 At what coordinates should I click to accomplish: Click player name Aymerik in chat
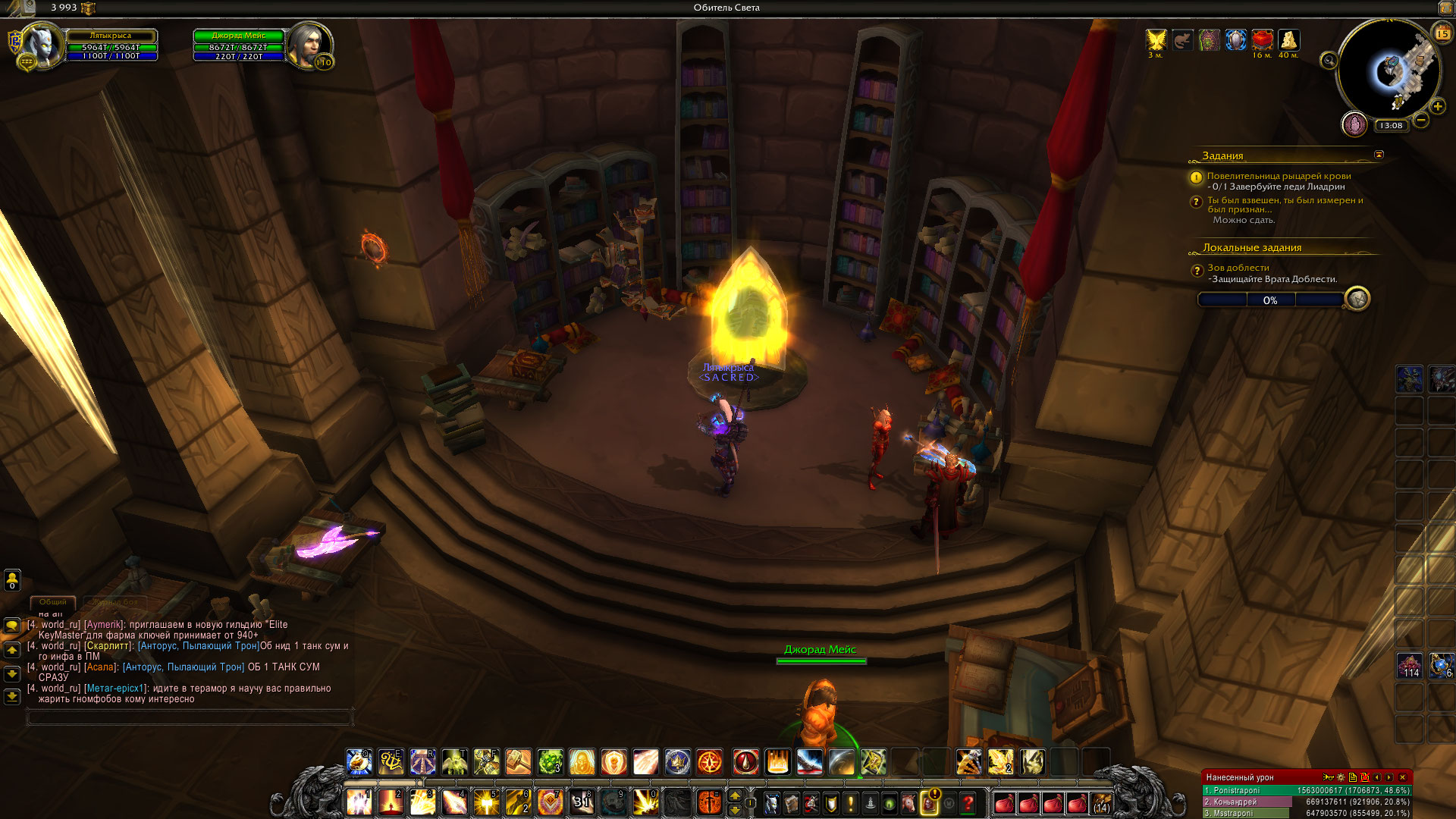[103, 625]
